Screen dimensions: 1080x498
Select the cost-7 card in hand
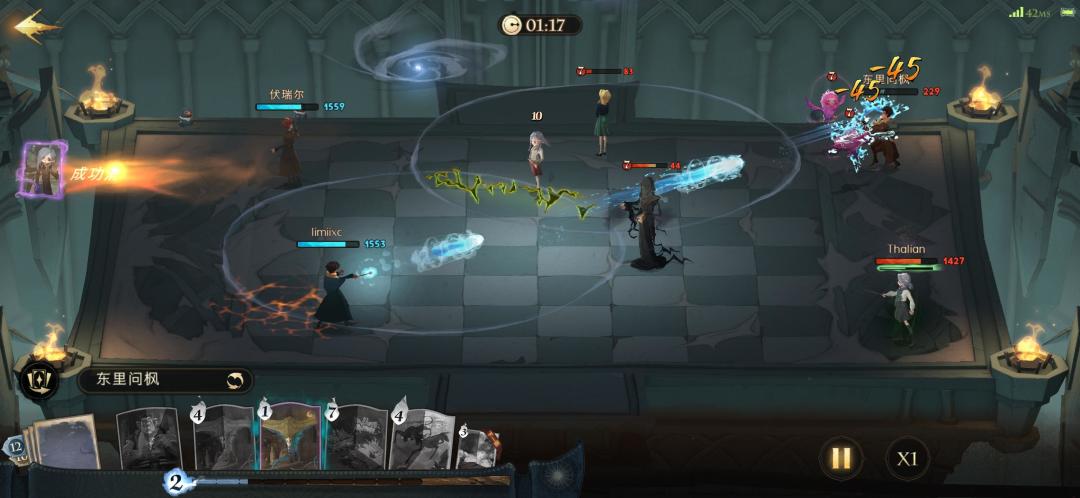355,438
